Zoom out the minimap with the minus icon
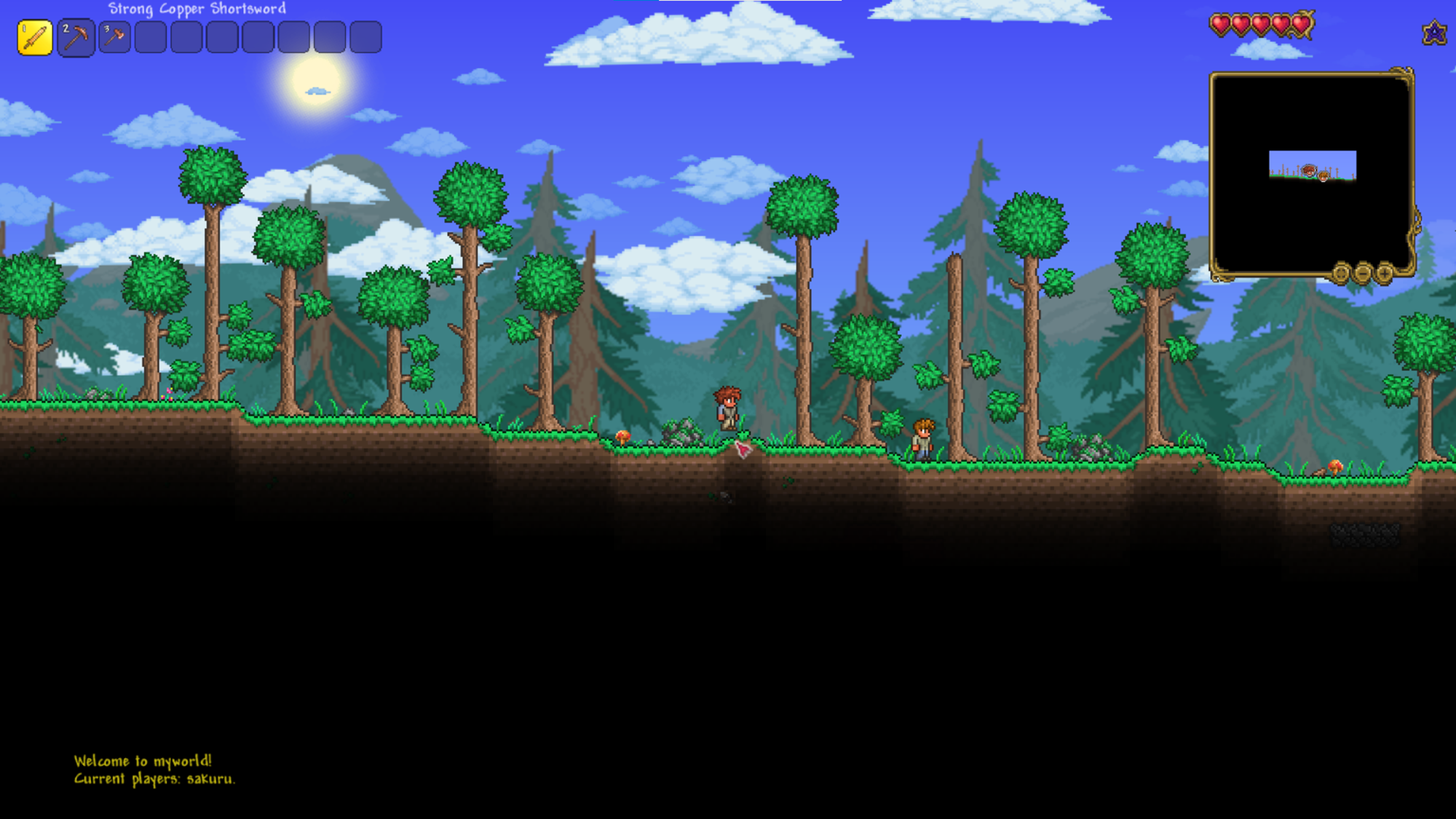Screen dimensions: 1456x819 point(1363,273)
